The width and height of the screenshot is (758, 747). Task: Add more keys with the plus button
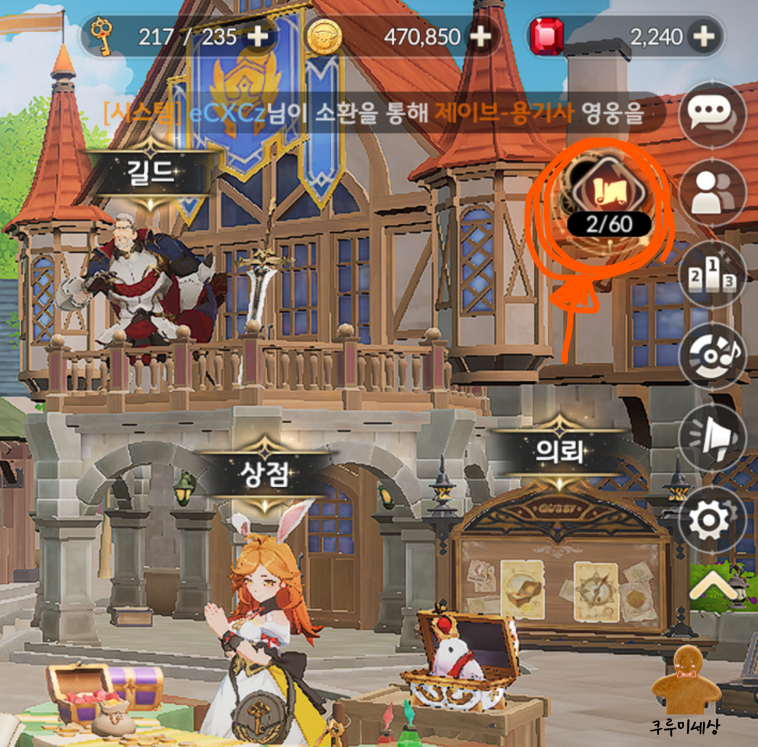coord(259,37)
